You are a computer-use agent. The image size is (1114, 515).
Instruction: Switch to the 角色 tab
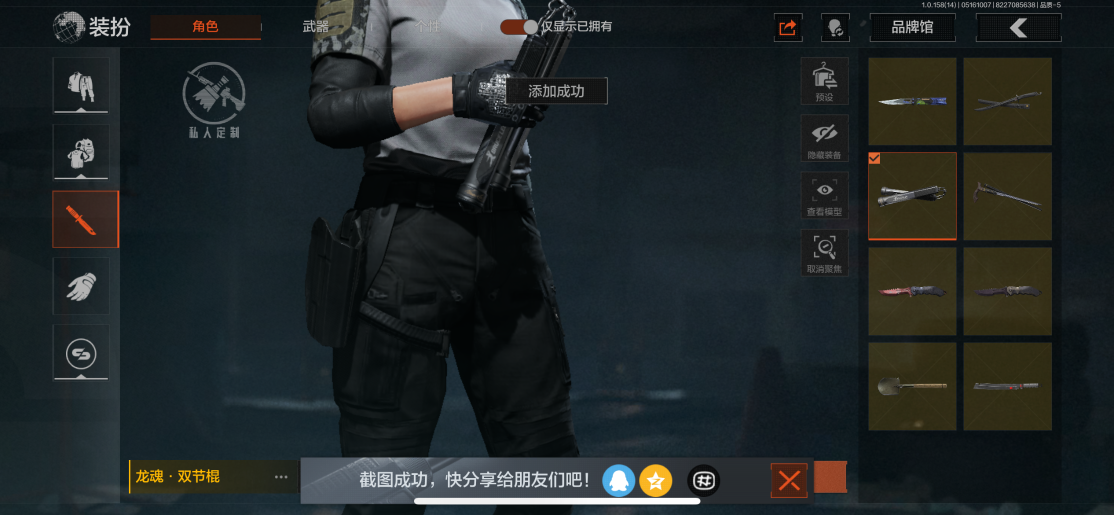pyautogui.click(x=205, y=27)
